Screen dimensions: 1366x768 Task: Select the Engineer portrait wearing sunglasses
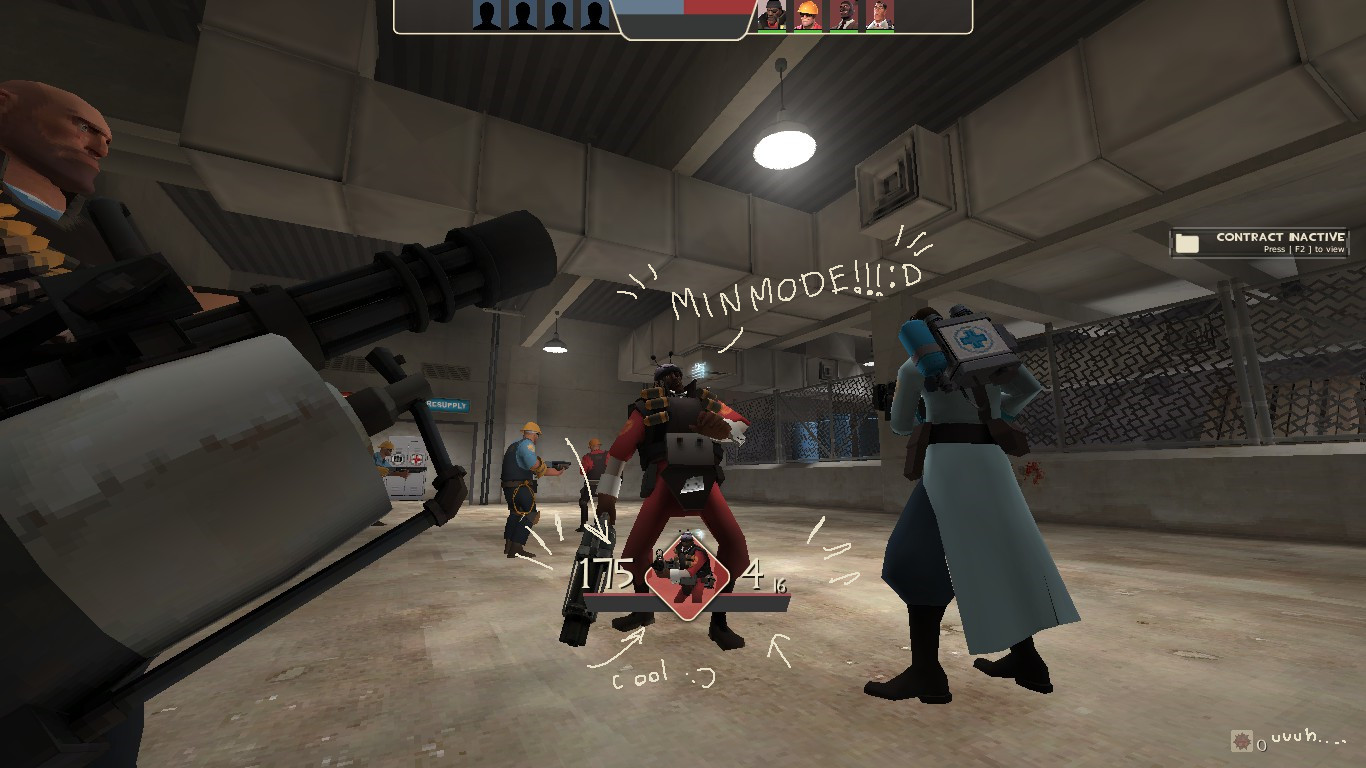806,15
